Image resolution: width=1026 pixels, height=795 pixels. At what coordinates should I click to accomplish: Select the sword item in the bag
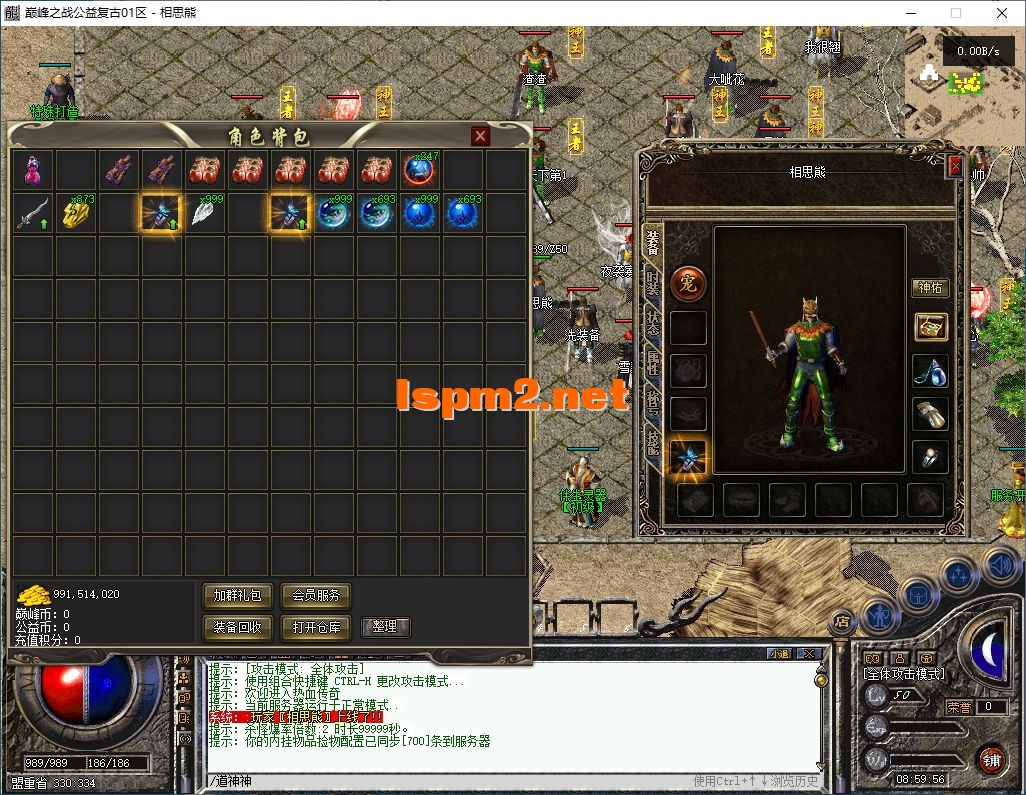tap(32, 213)
